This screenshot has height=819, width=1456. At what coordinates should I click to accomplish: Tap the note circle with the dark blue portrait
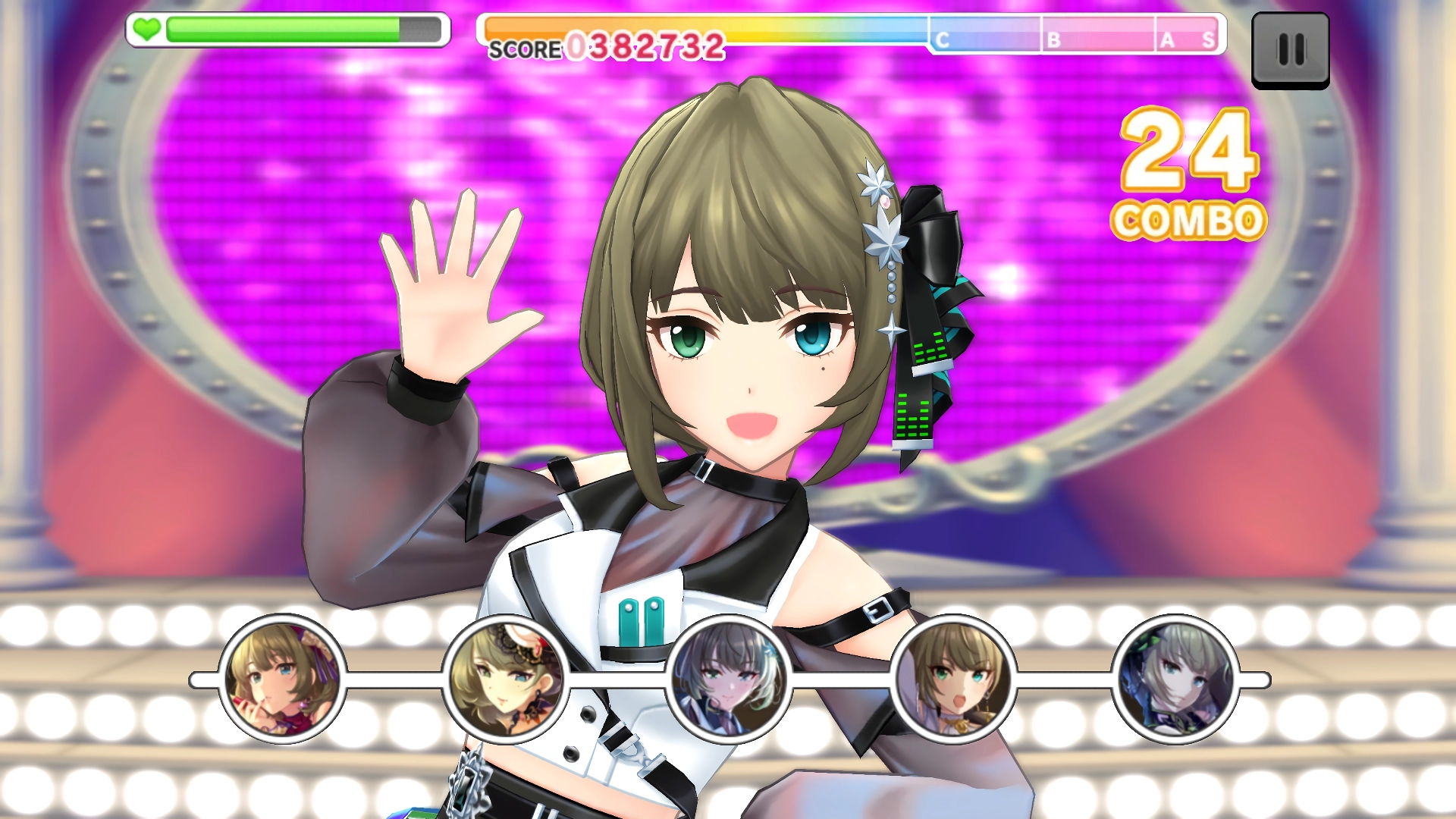point(1175,679)
